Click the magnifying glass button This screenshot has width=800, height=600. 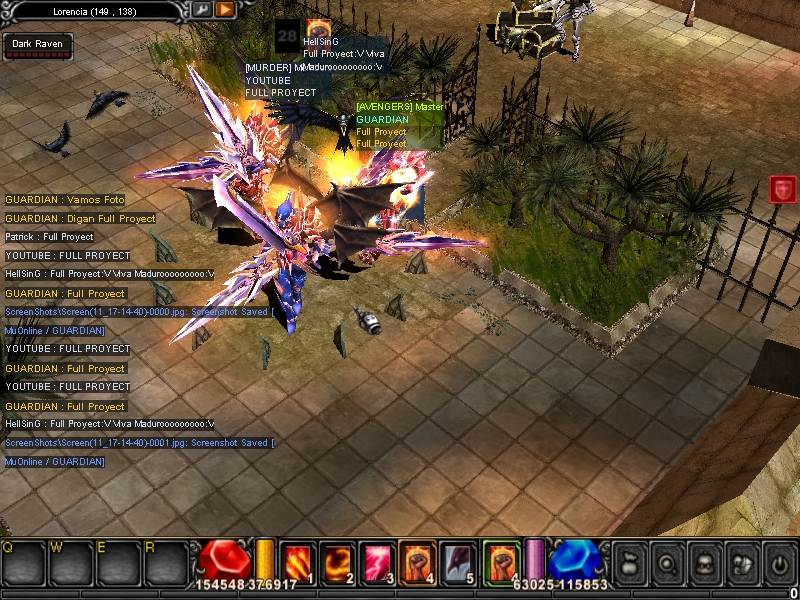666,562
